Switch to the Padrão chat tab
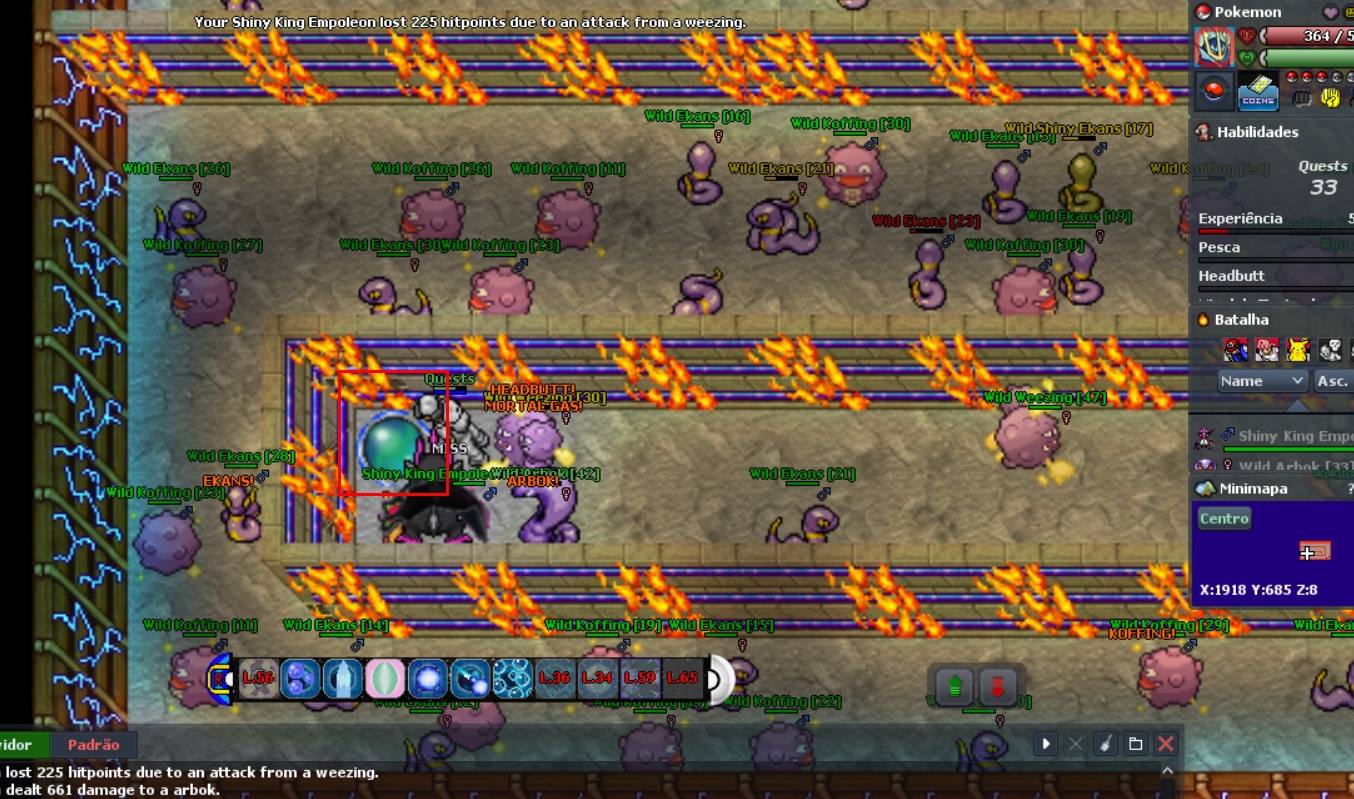Screen dimensions: 1354x799 point(93,745)
